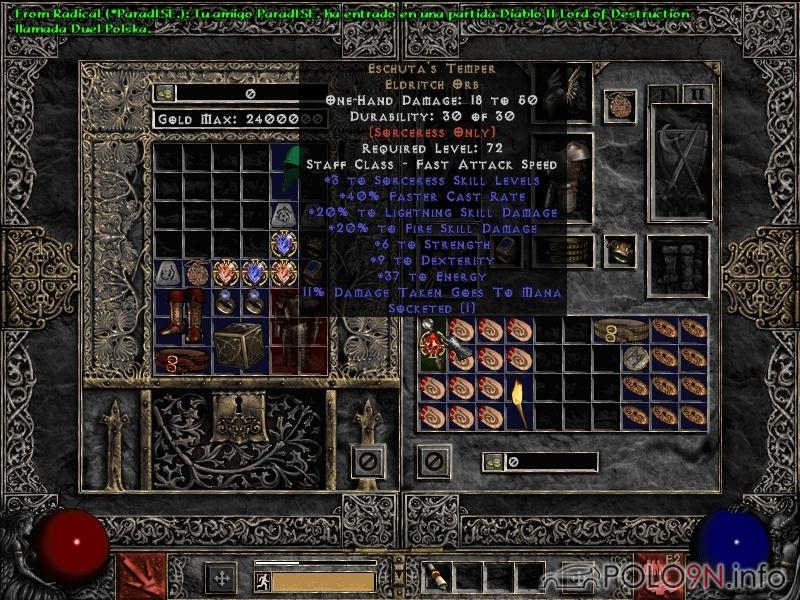This screenshot has height=600, width=800.
Task: Close the stash panel with its cancel button
Action: (369, 461)
